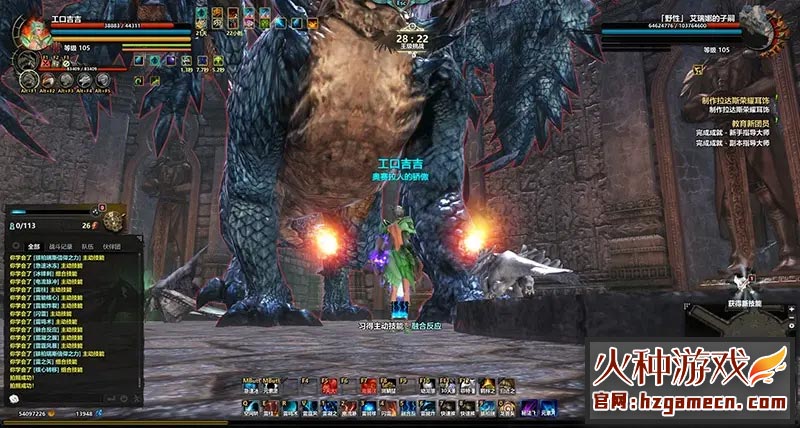Click the Alt+F1 pet skill icon
Image resolution: width=800 pixels, height=428 pixels.
[x=28, y=80]
